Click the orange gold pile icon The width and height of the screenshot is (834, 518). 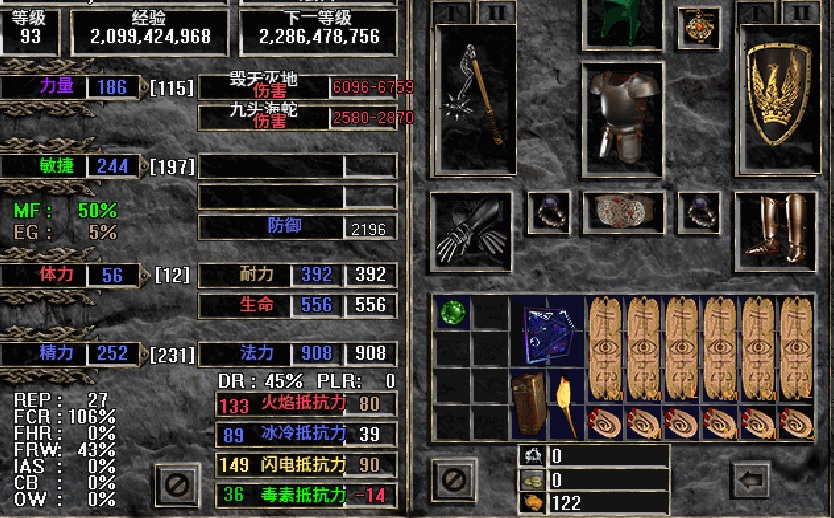pyautogui.click(x=533, y=503)
